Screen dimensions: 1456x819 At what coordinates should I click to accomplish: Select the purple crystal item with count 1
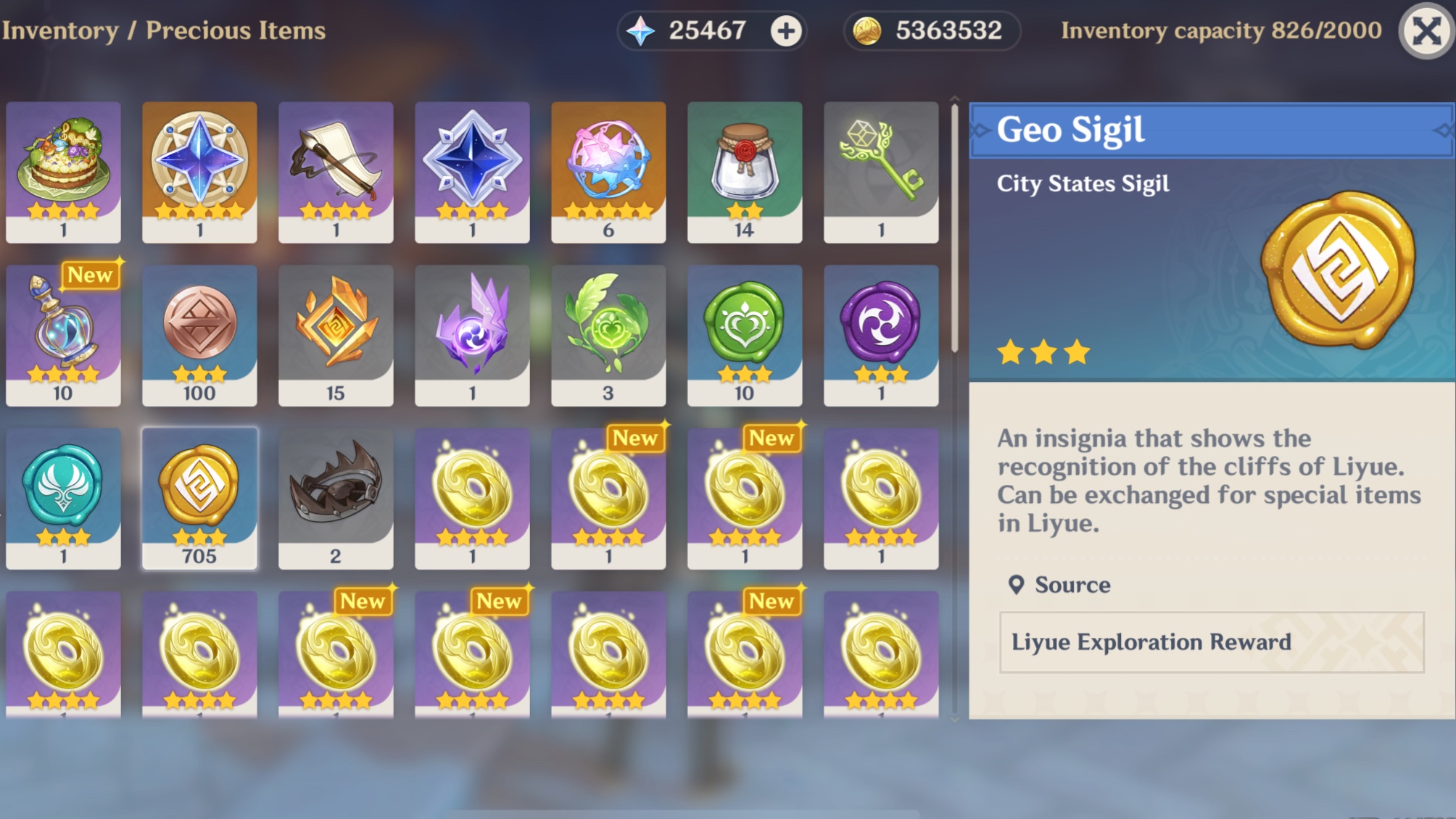click(472, 333)
